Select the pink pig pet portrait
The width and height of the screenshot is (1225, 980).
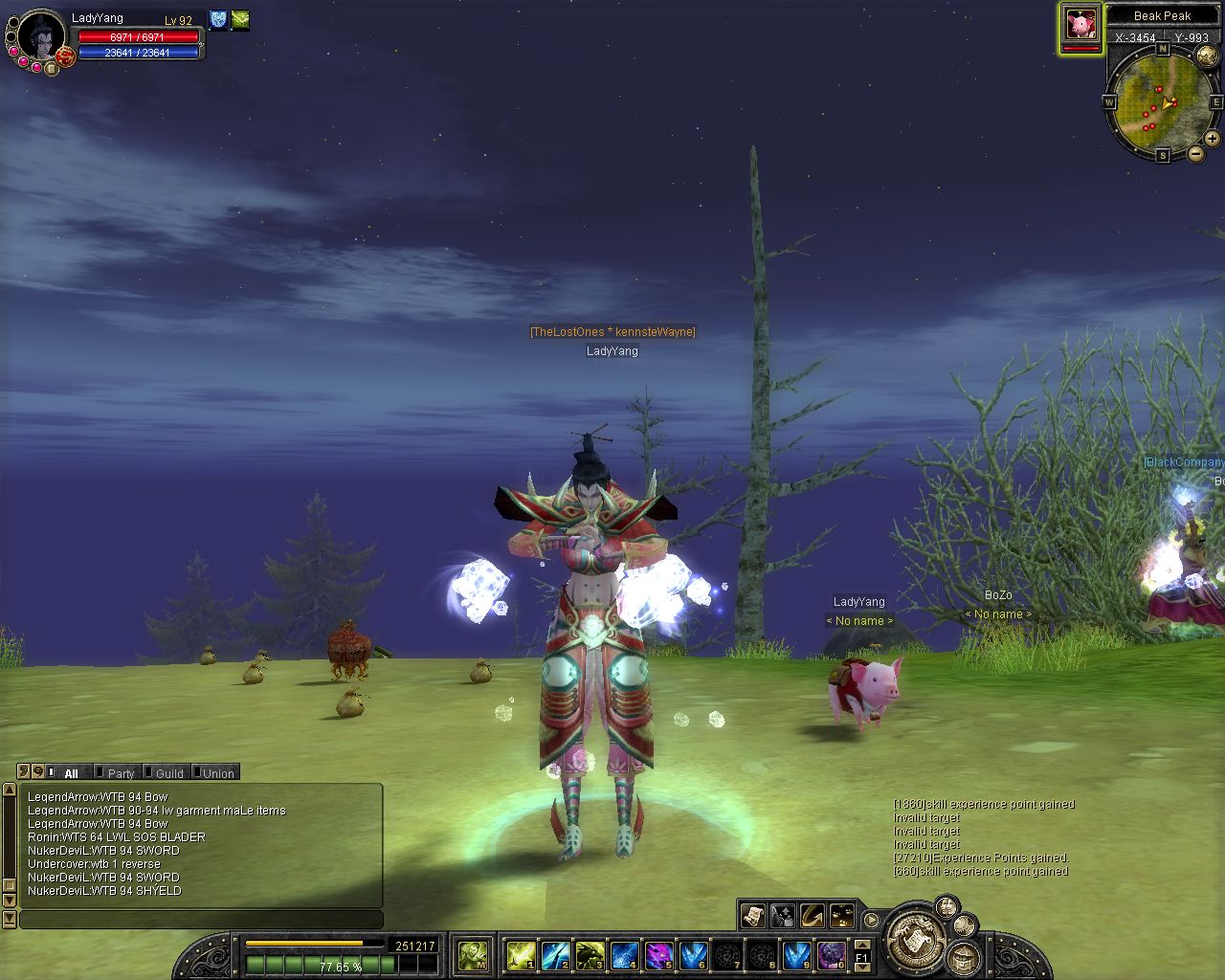(x=1081, y=25)
